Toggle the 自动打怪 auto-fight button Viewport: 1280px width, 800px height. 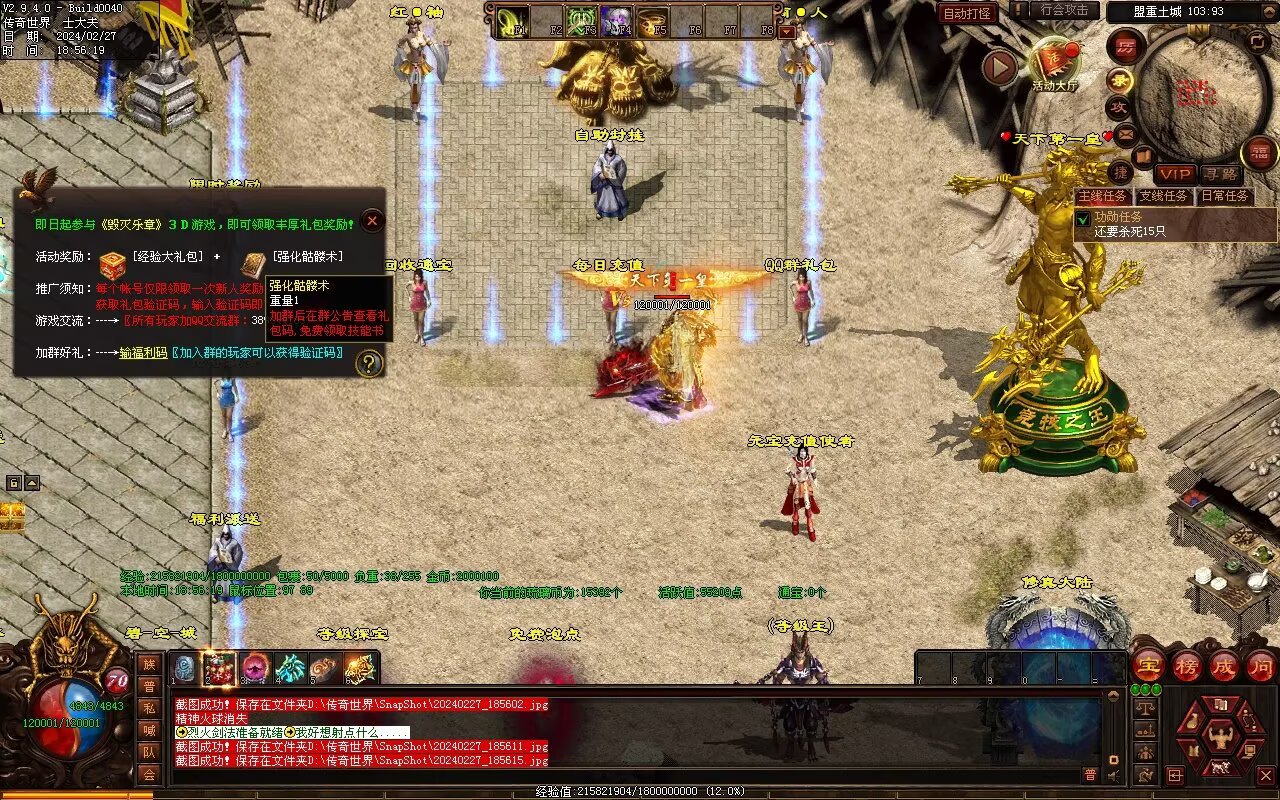(968, 13)
